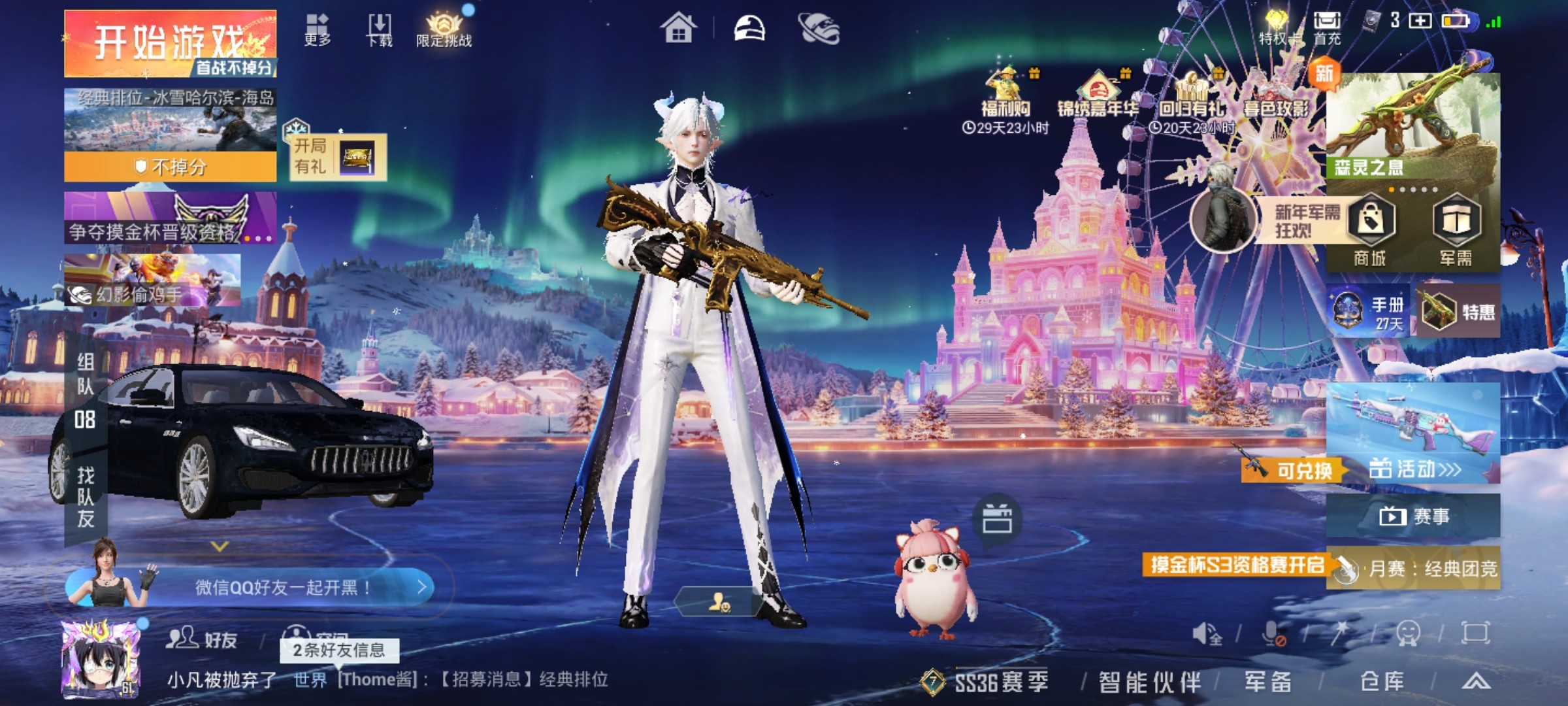Open the 特惠 special offers

1459,311
